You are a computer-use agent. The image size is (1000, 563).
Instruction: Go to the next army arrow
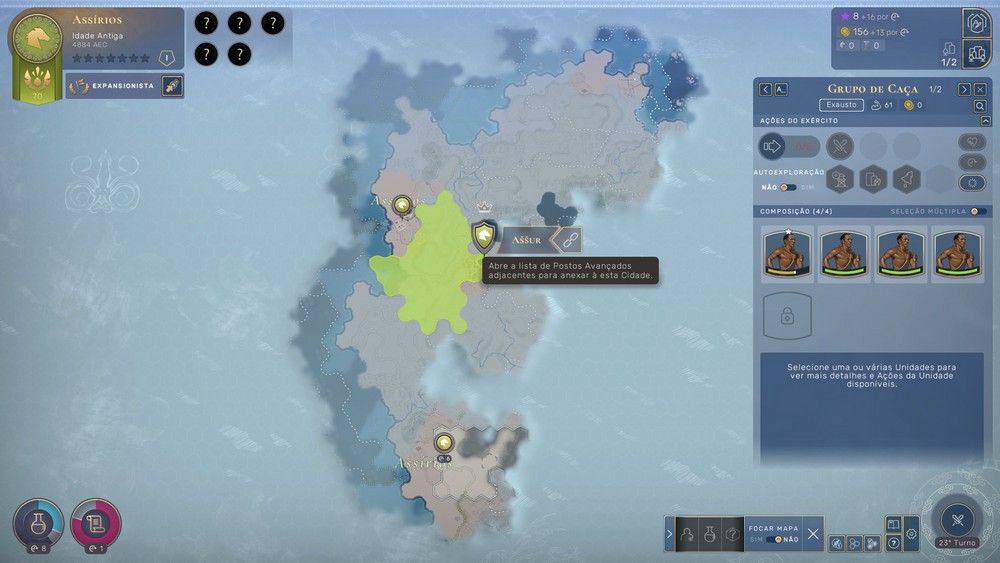(x=964, y=89)
